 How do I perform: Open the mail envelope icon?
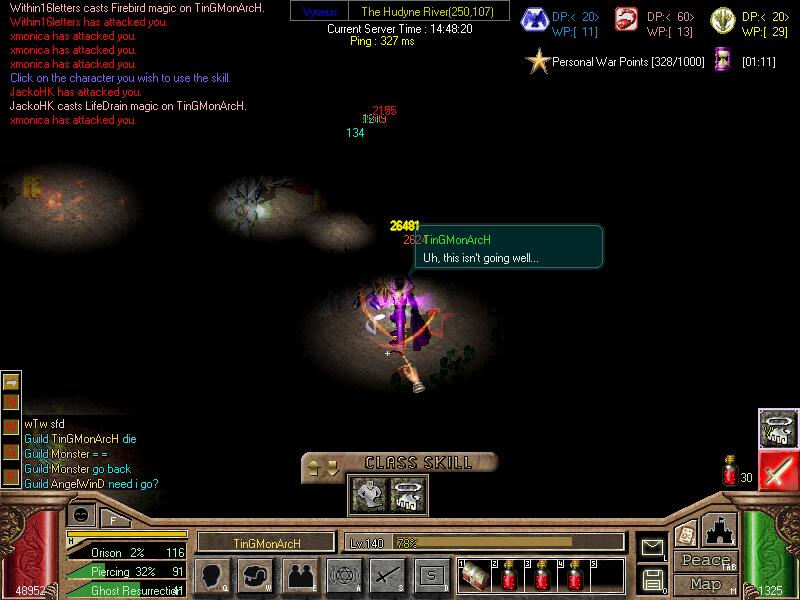(652, 547)
